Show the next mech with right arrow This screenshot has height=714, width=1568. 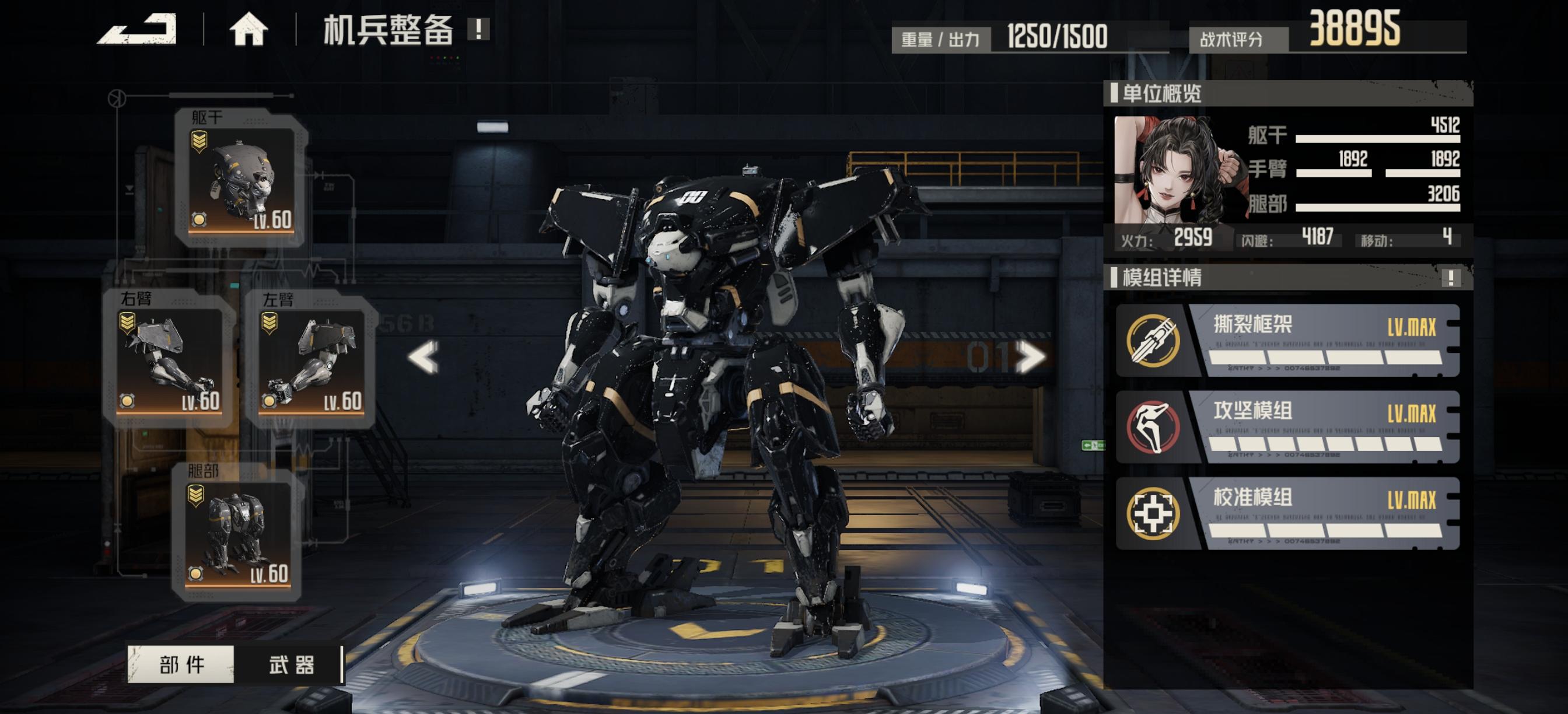[x=1031, y=356]
